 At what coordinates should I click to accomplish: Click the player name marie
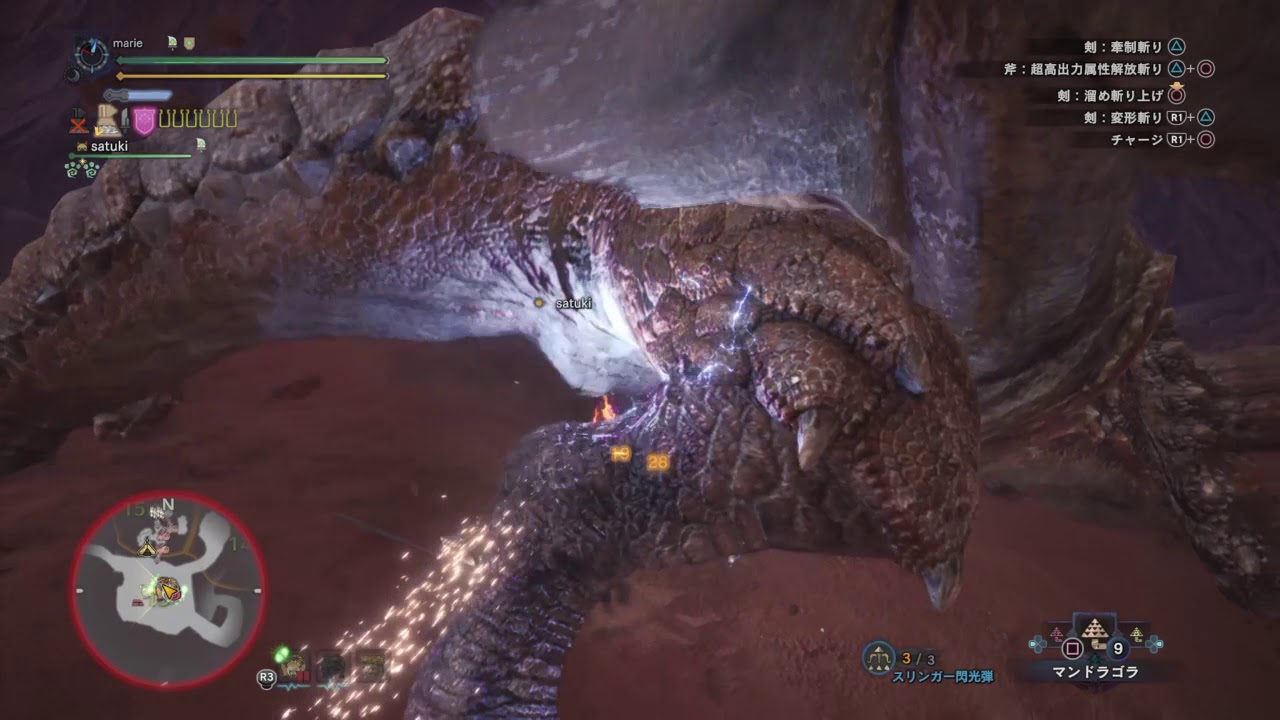click(x=128, y=44)
